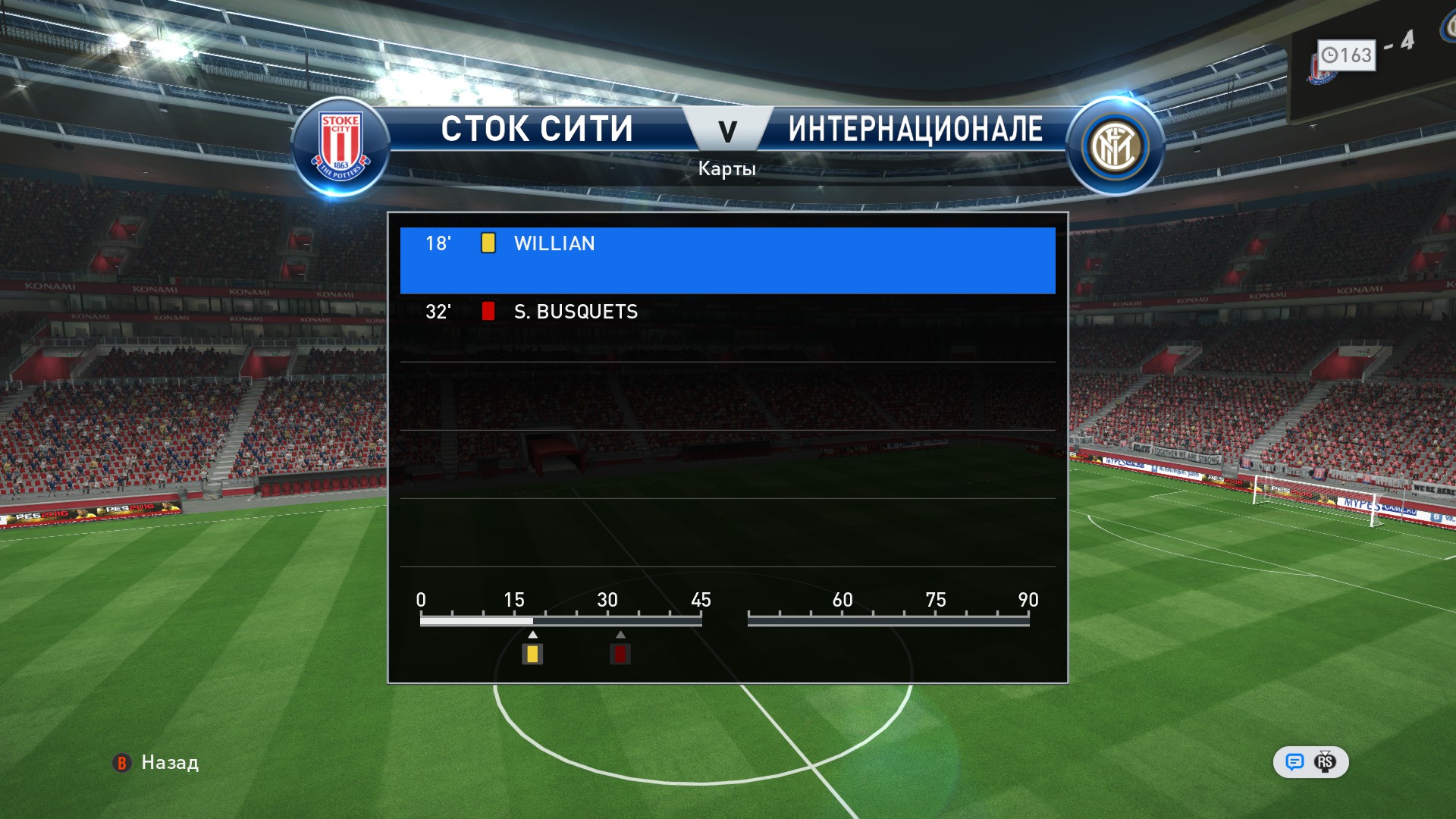Open the chat overlay bubble icon
Viewport: 1456px width, 819px height.
pos(1294,762)
